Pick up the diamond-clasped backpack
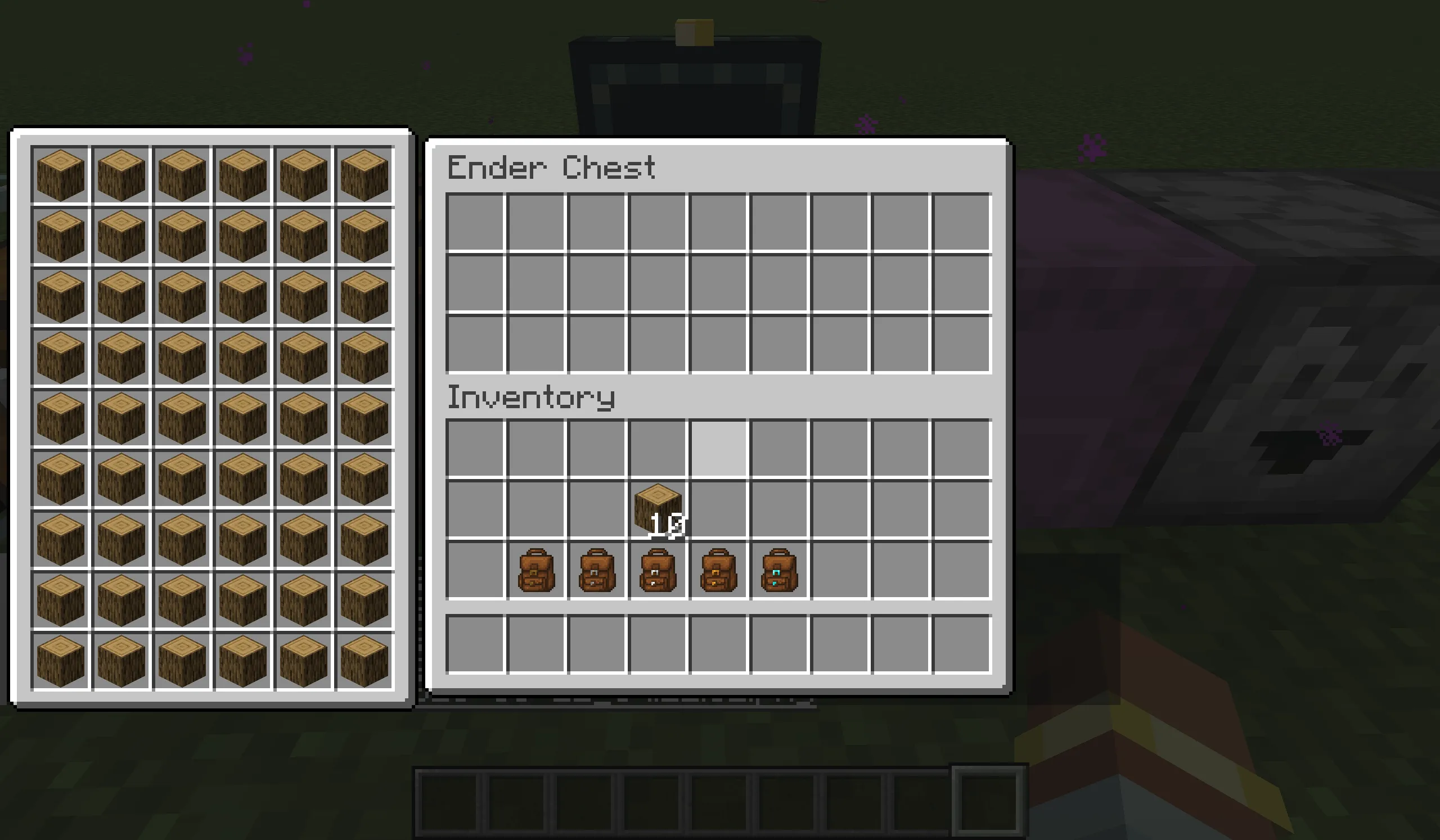This screenshot has width=1440, height=840. click(x=779, y=568)
